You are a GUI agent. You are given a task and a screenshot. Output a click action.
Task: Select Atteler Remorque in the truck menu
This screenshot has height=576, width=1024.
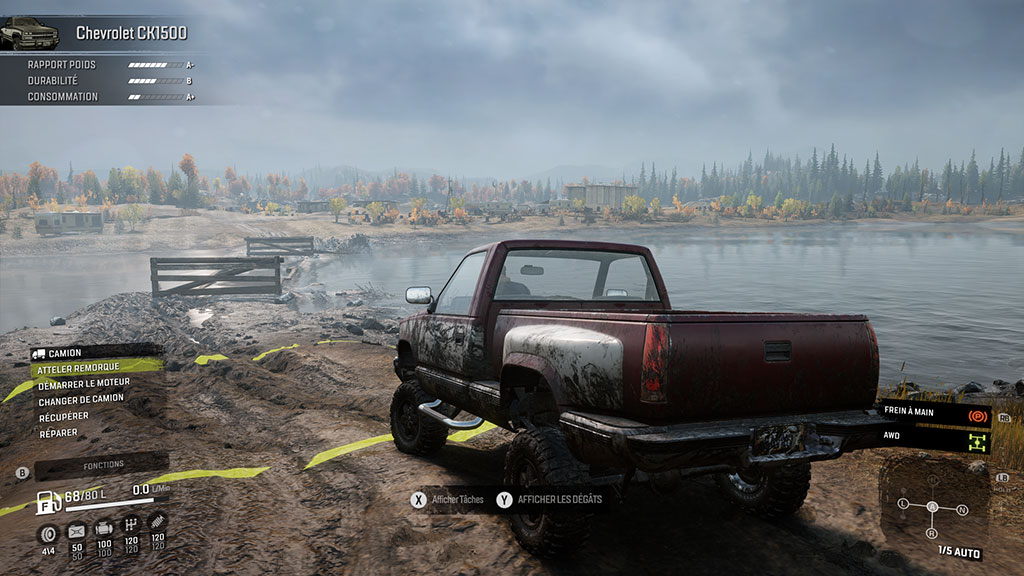tap(78, 368)
